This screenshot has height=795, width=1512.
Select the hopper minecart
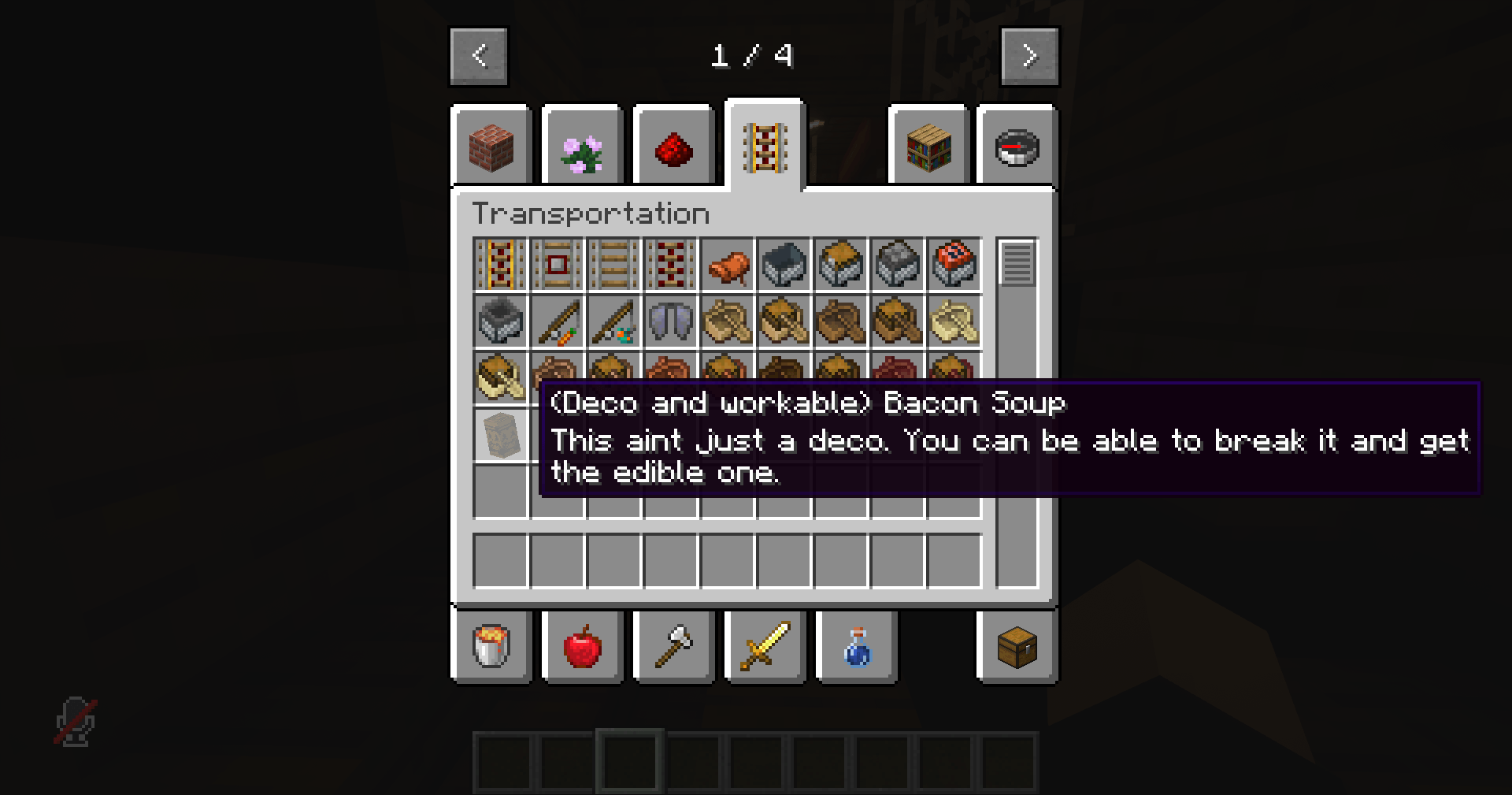500,321
